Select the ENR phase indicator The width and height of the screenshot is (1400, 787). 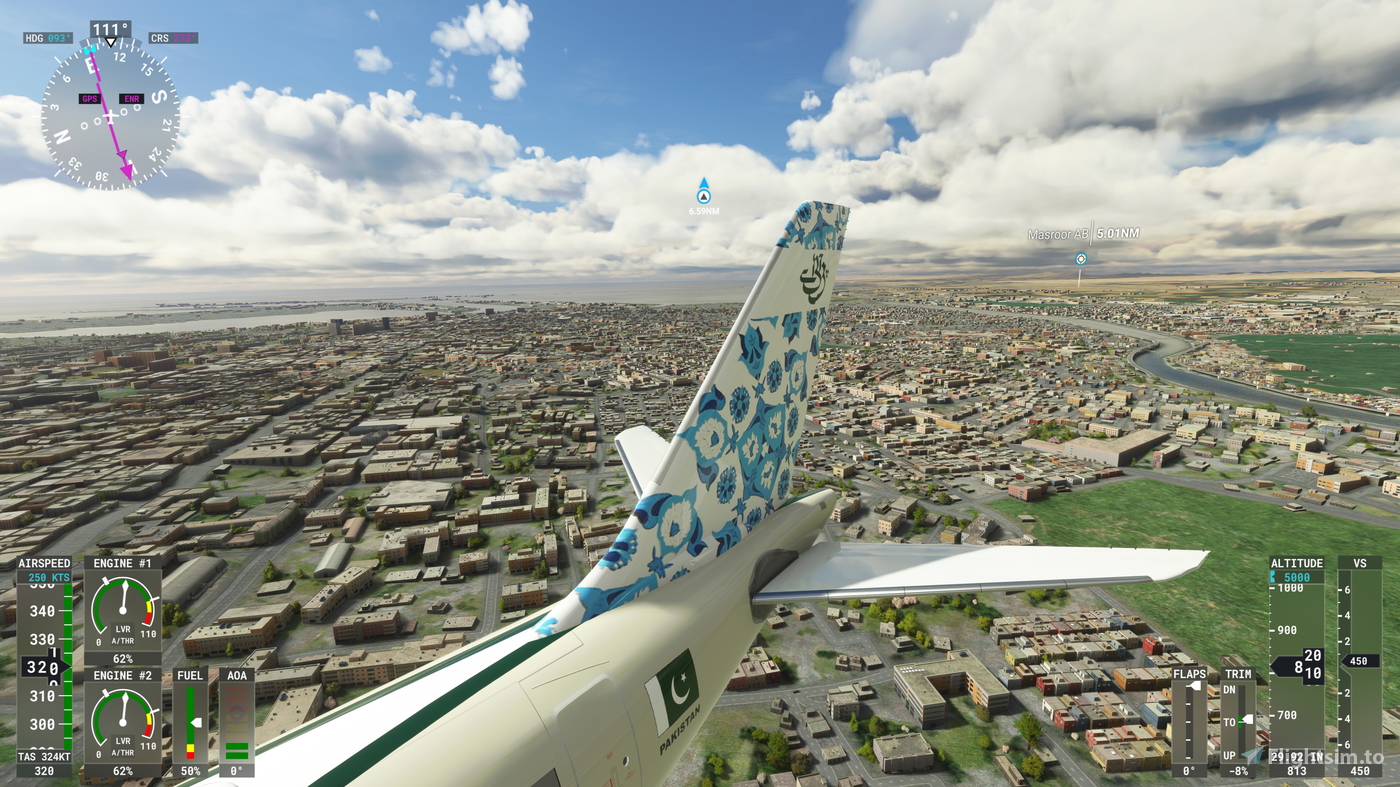(131, 98)
